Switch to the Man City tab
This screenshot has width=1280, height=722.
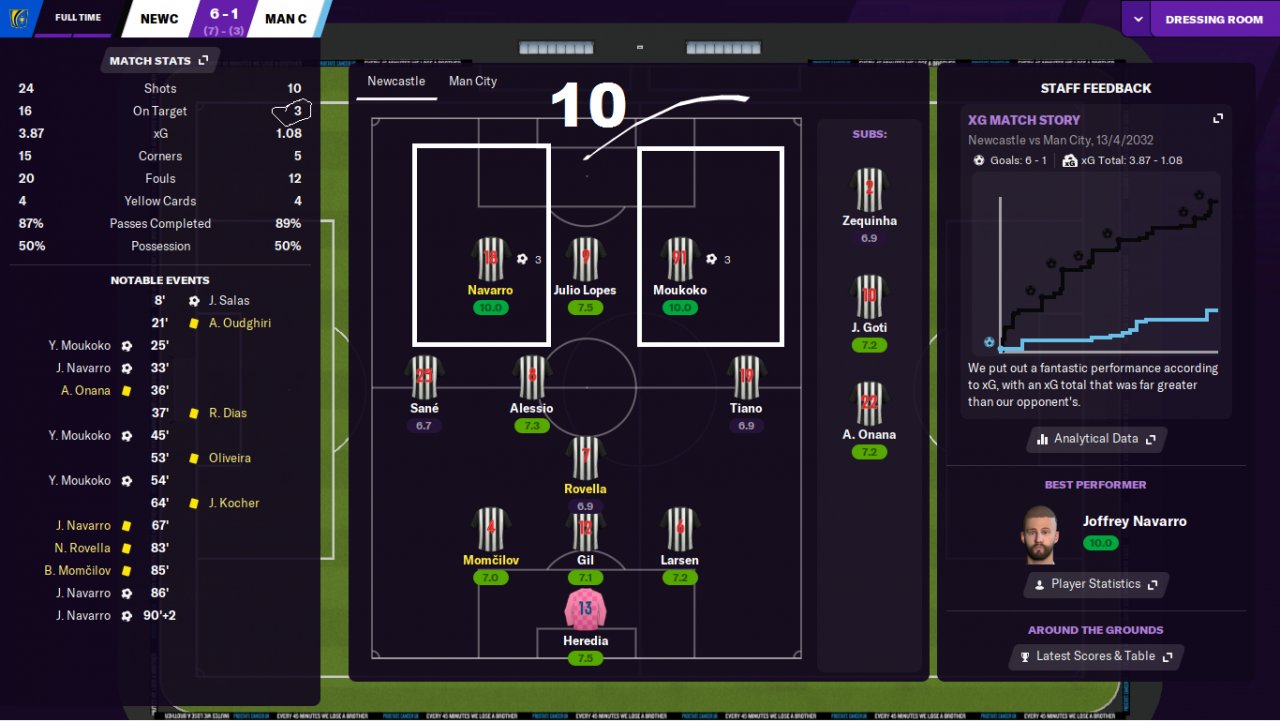[472, 81]
